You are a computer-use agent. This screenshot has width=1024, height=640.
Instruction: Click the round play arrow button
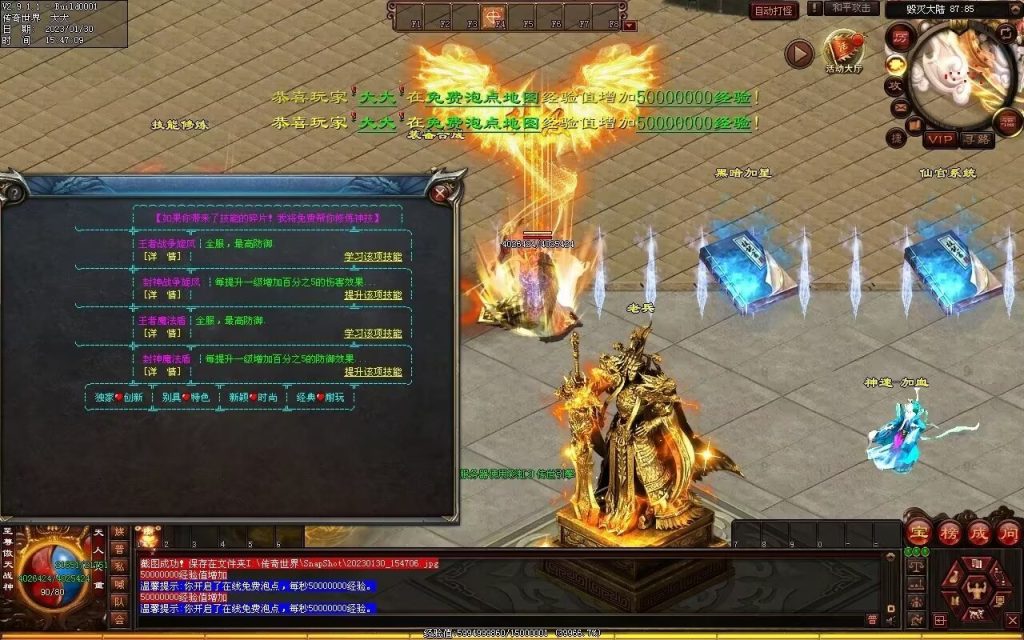pyautogui.click(x=798, y=53)
